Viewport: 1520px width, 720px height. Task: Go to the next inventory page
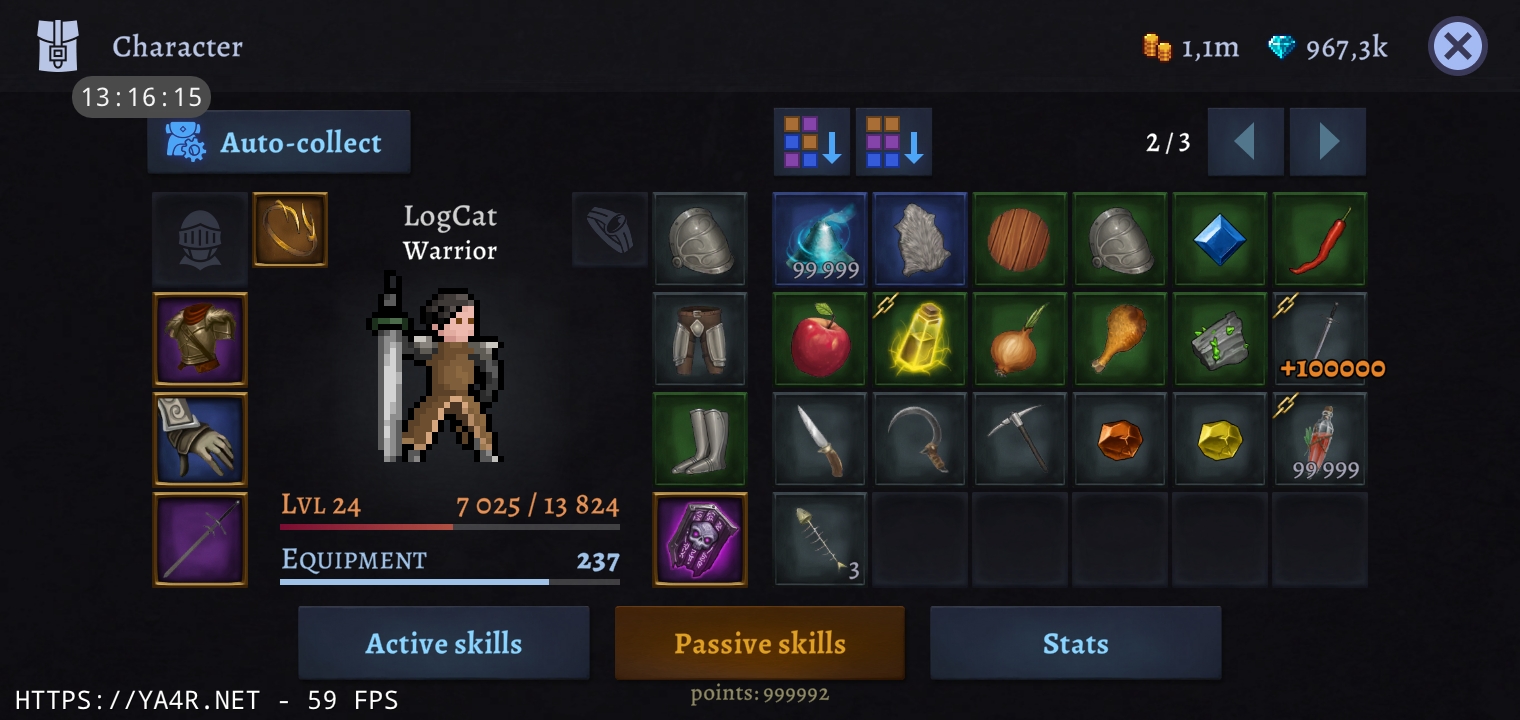(1328, 143)
